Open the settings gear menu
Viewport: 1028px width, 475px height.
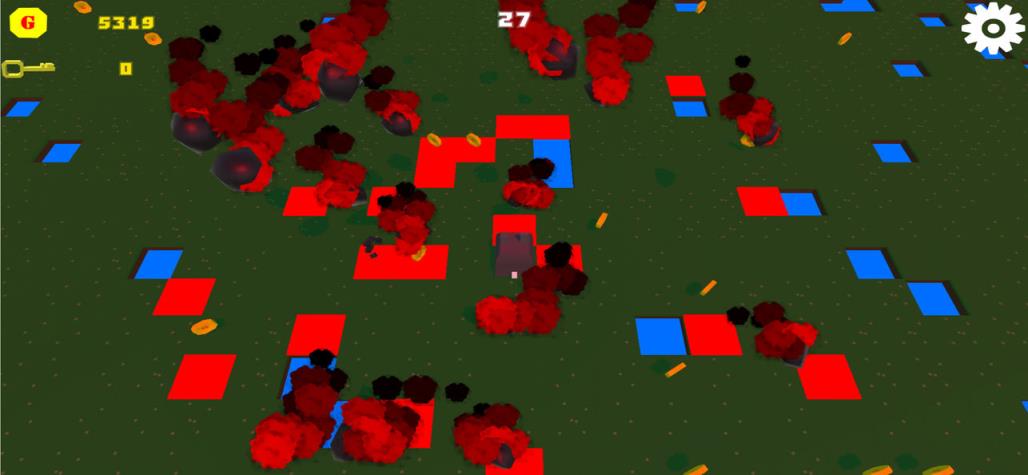(992, 29)
